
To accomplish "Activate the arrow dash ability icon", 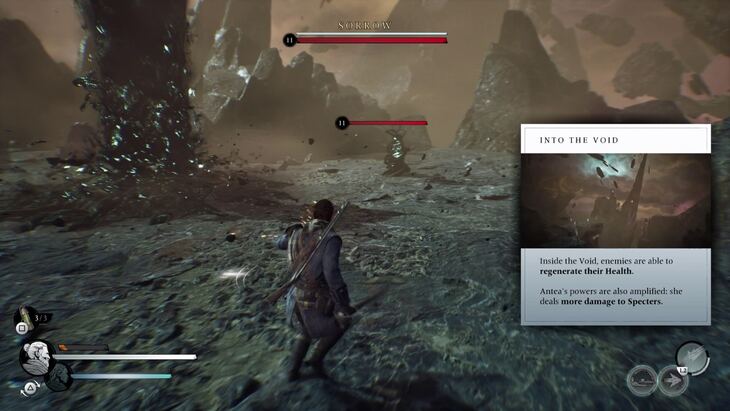I will pos(671,381).
